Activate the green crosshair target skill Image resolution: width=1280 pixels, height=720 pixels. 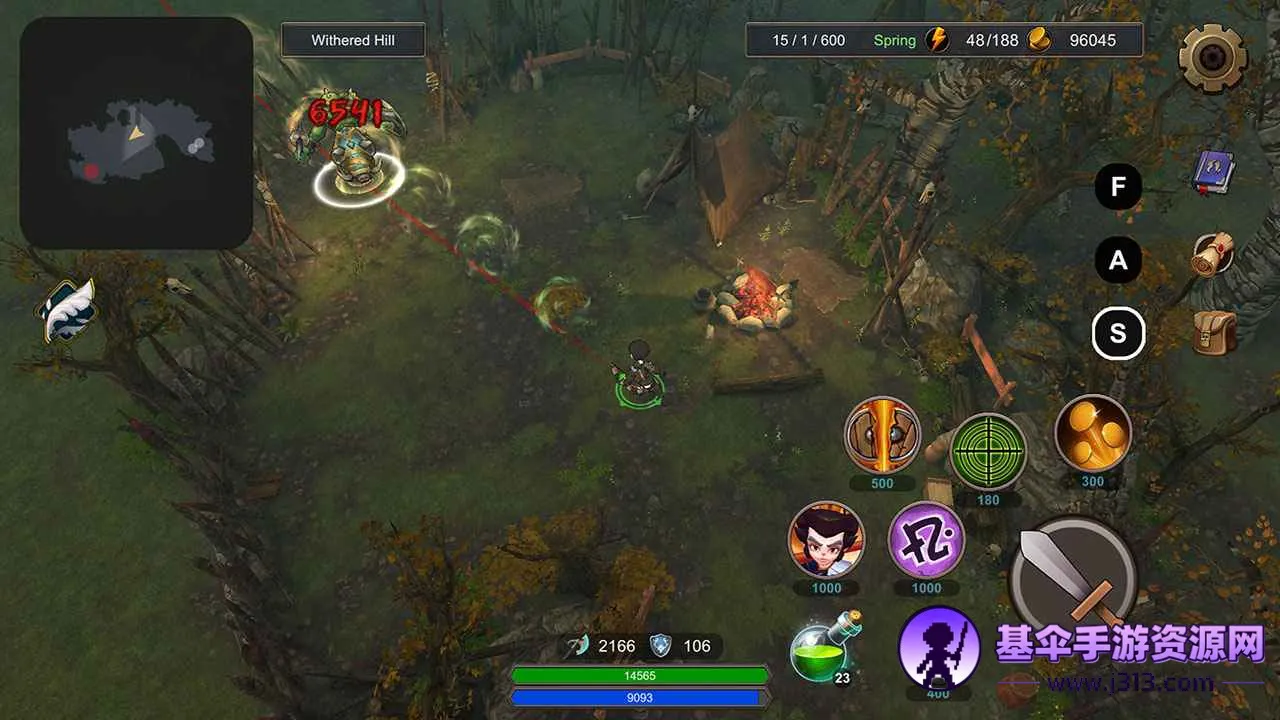click(988, 451)
